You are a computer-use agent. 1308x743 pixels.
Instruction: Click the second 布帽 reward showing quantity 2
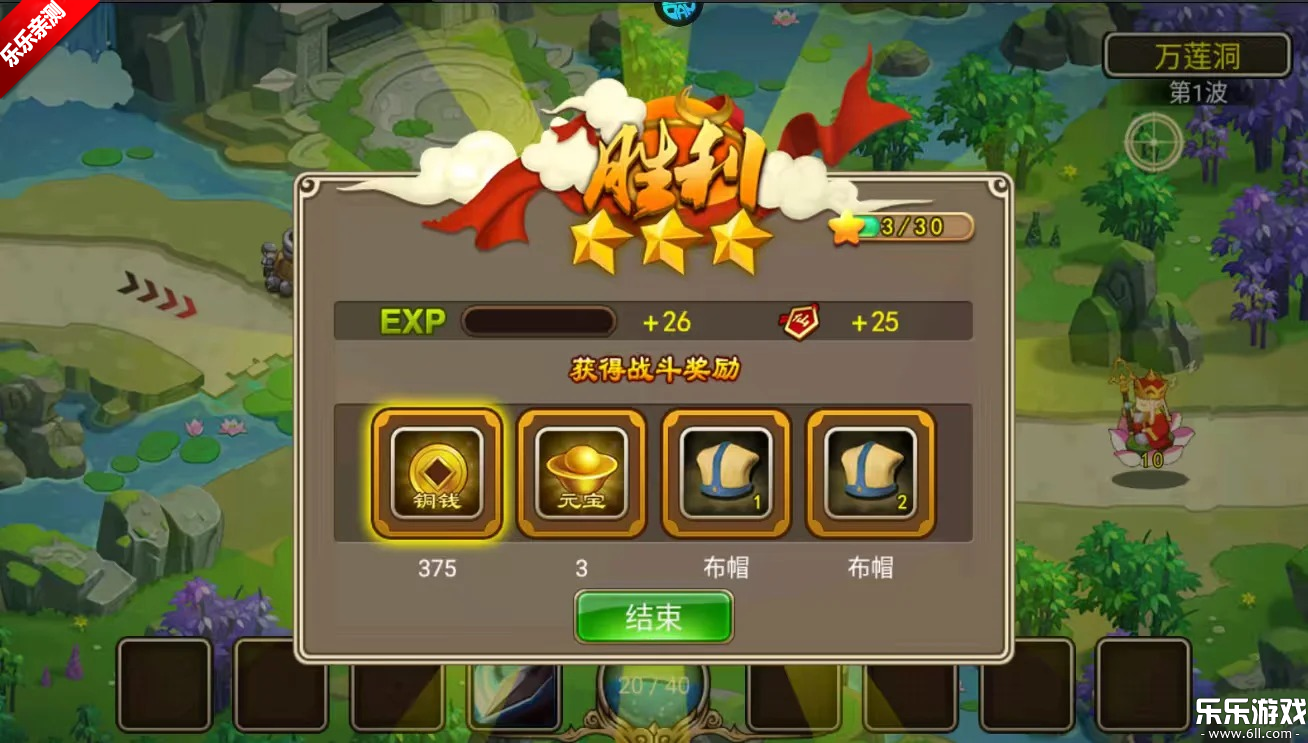click(x=869, y=473)
